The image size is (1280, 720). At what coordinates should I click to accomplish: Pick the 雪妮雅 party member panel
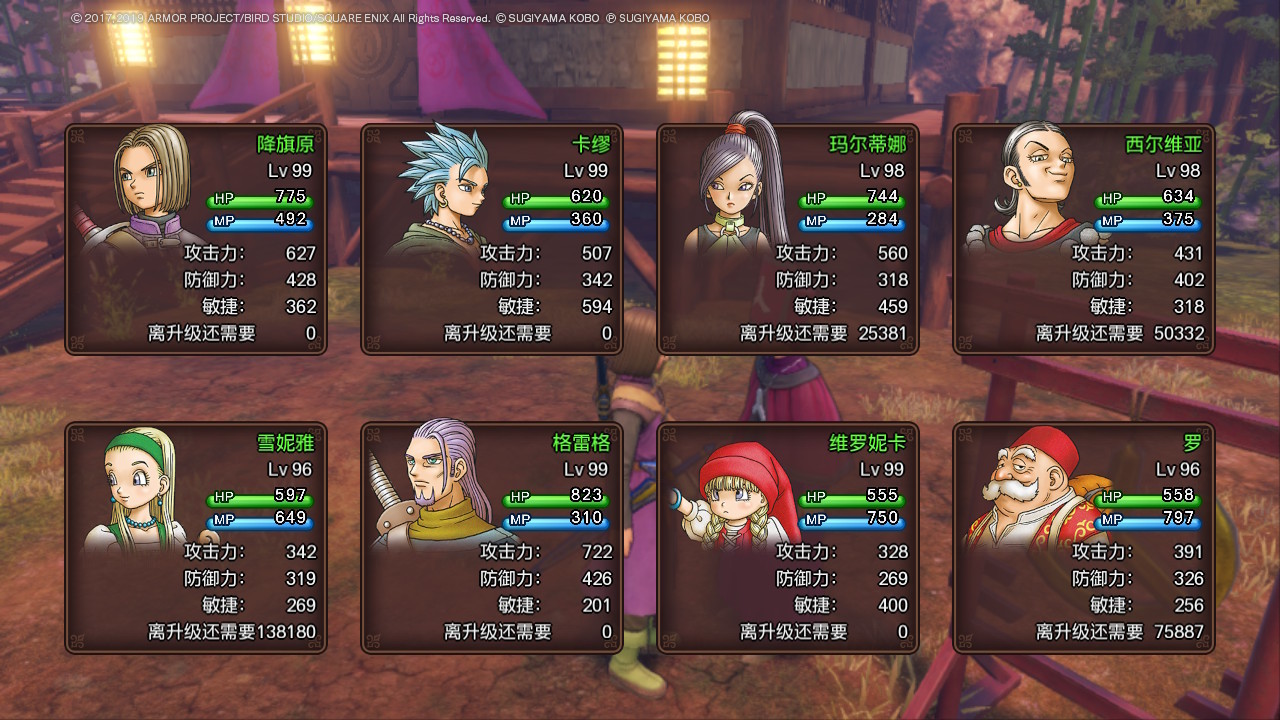coord(196,538)
